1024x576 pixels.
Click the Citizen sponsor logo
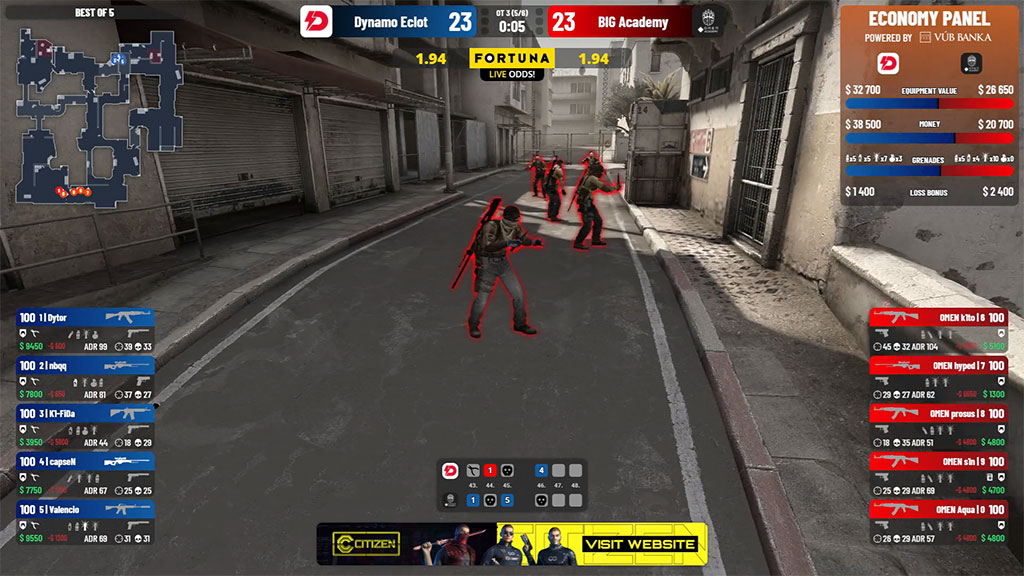tap(367, 545)
